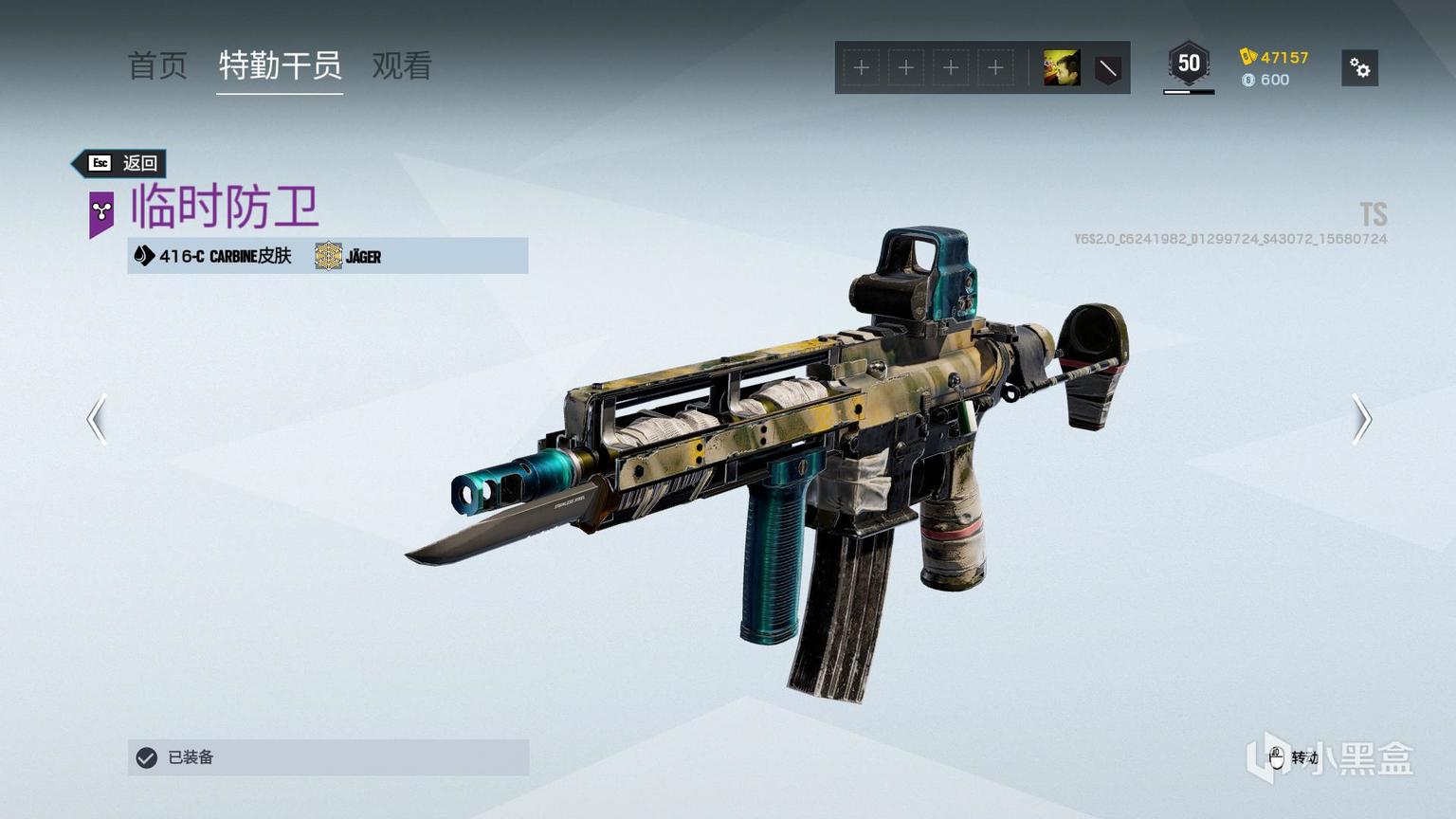Open the level 50 clearance badge
Viewport: 1456px width, 819px height.
click(1189, 64)
